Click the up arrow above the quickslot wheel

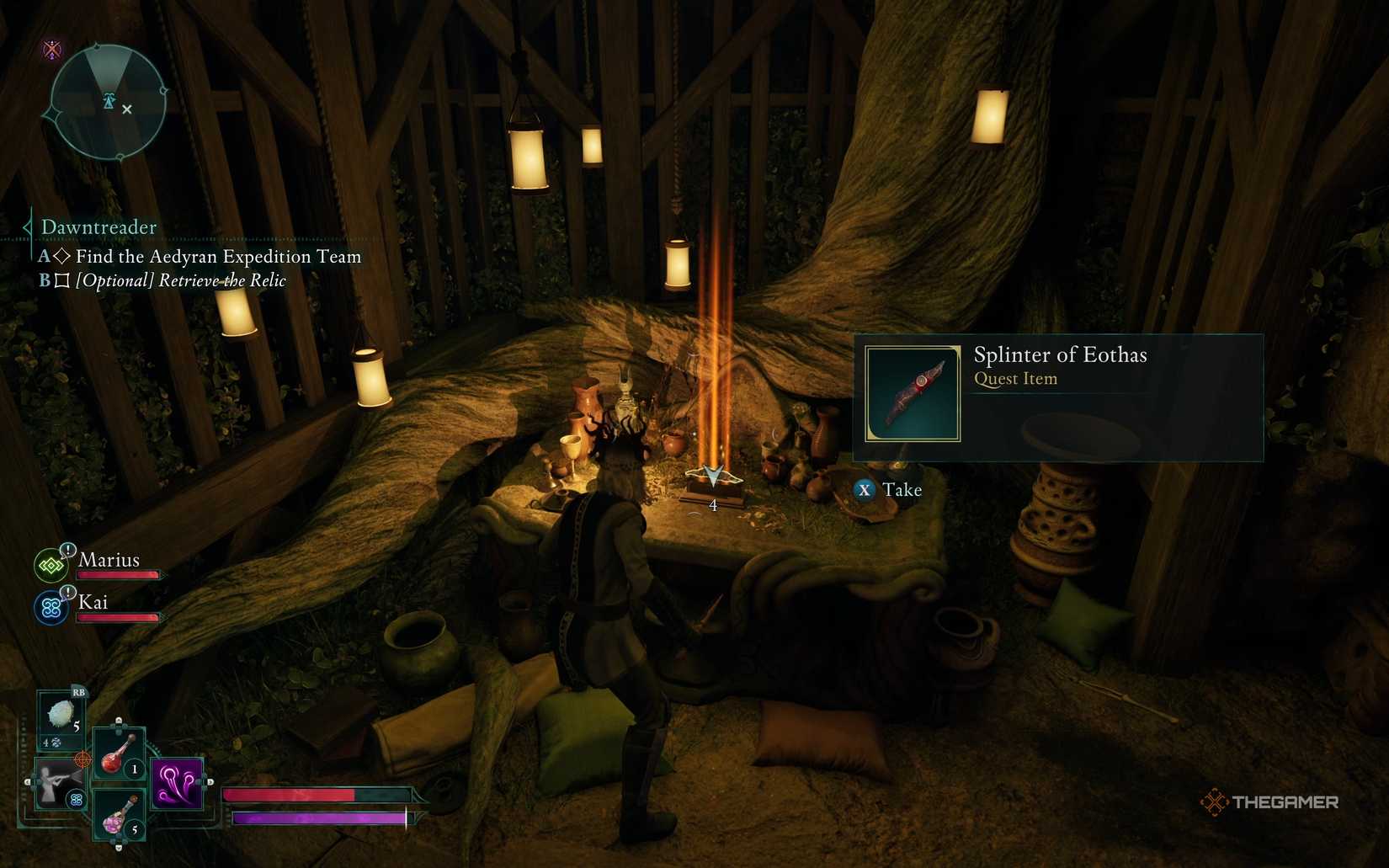click(118, 719)
